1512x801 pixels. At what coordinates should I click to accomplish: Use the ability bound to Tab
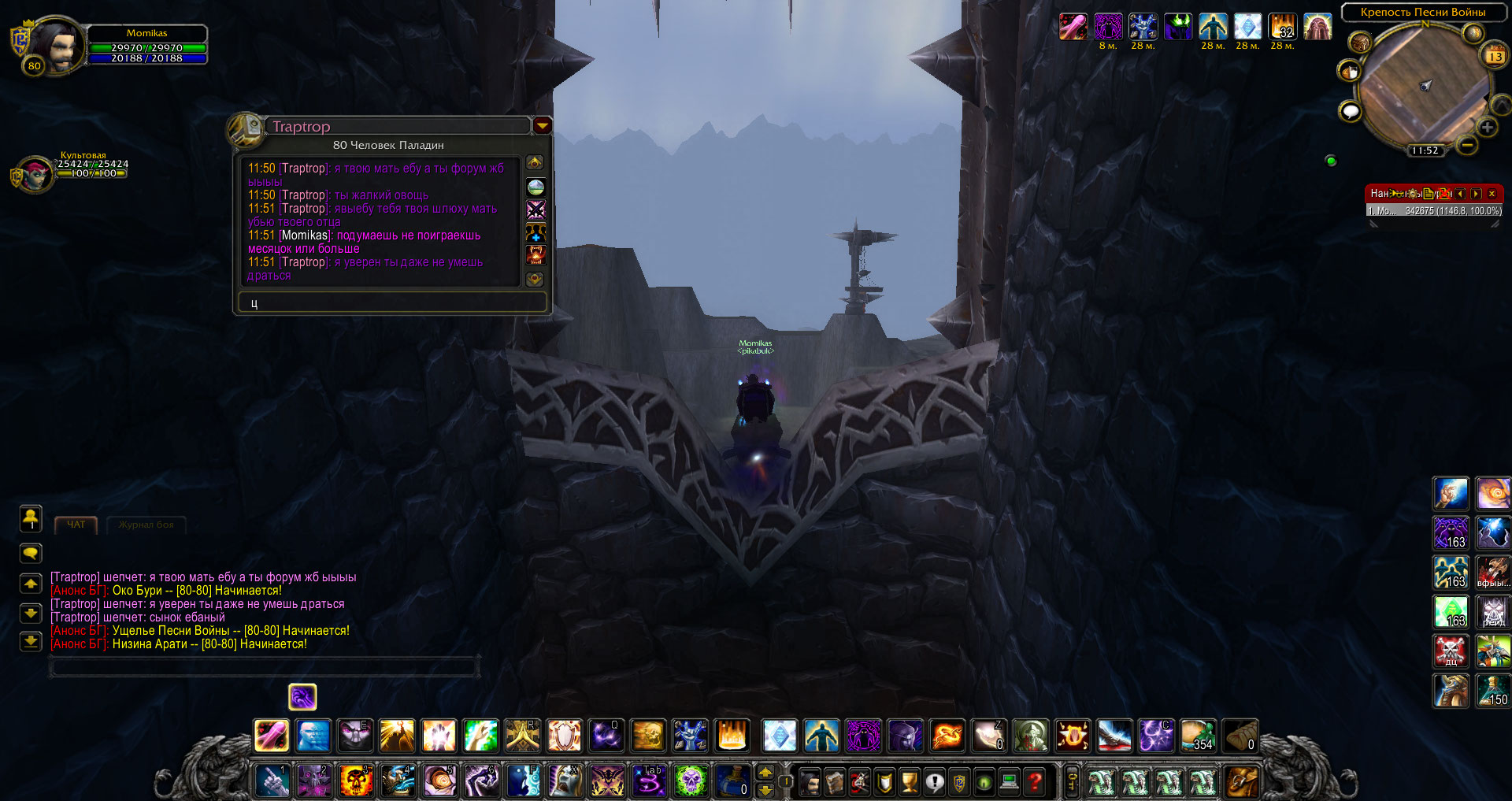pyautogui.click(x=650, y=781)
